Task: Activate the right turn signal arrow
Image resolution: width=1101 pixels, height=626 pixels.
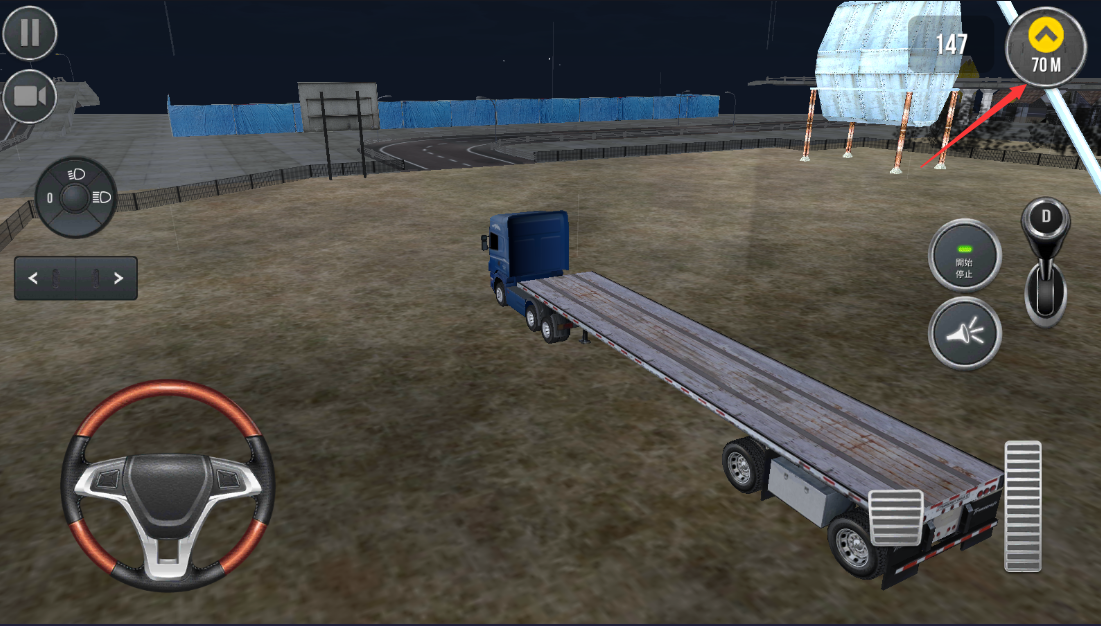Action: pos(118,279)
